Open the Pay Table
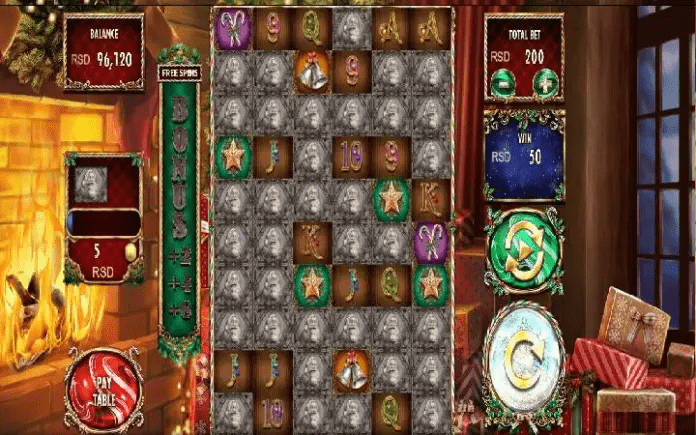This screenshot has width=696, height=435. coord(103,384)
